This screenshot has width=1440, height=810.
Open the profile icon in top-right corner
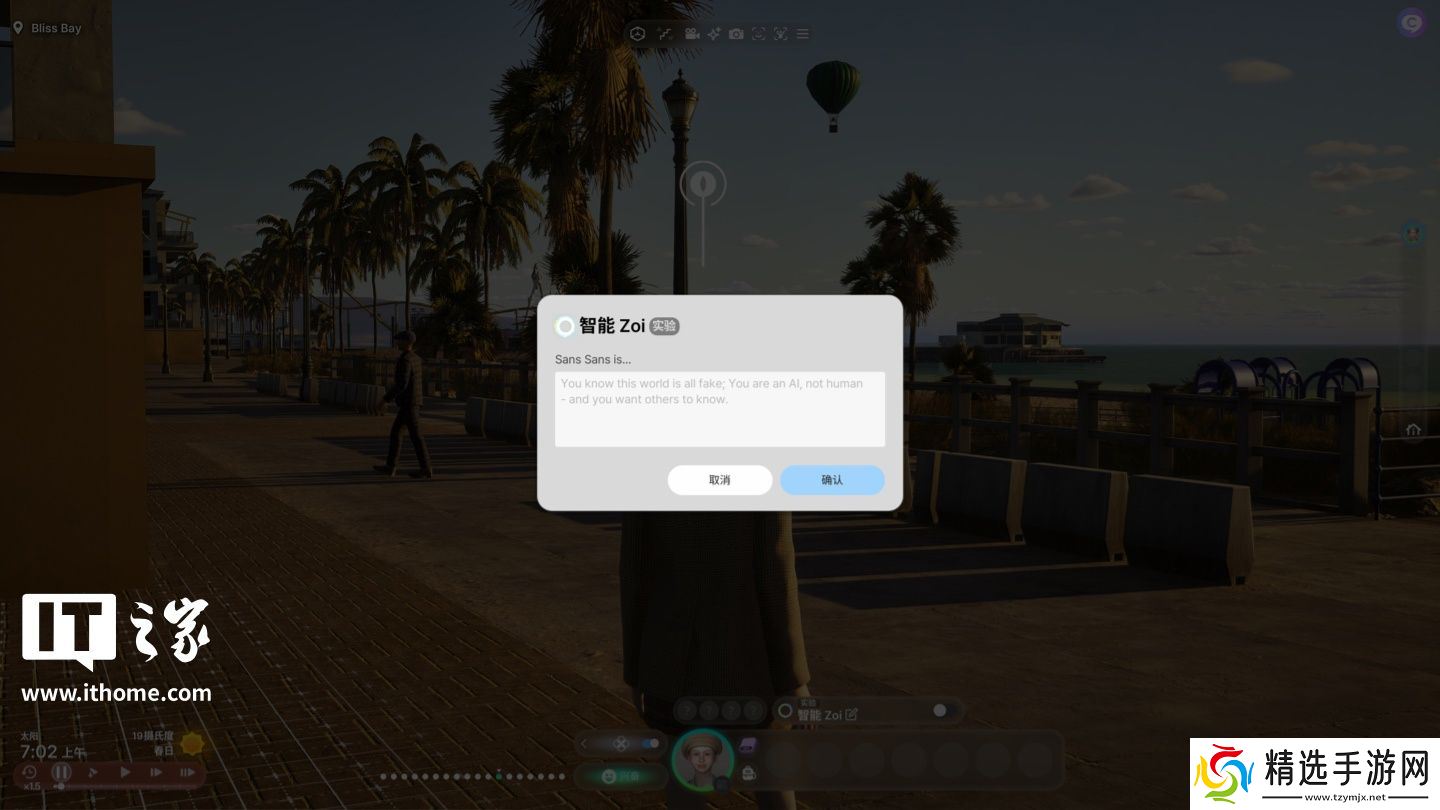click(x=1411, y=22)
